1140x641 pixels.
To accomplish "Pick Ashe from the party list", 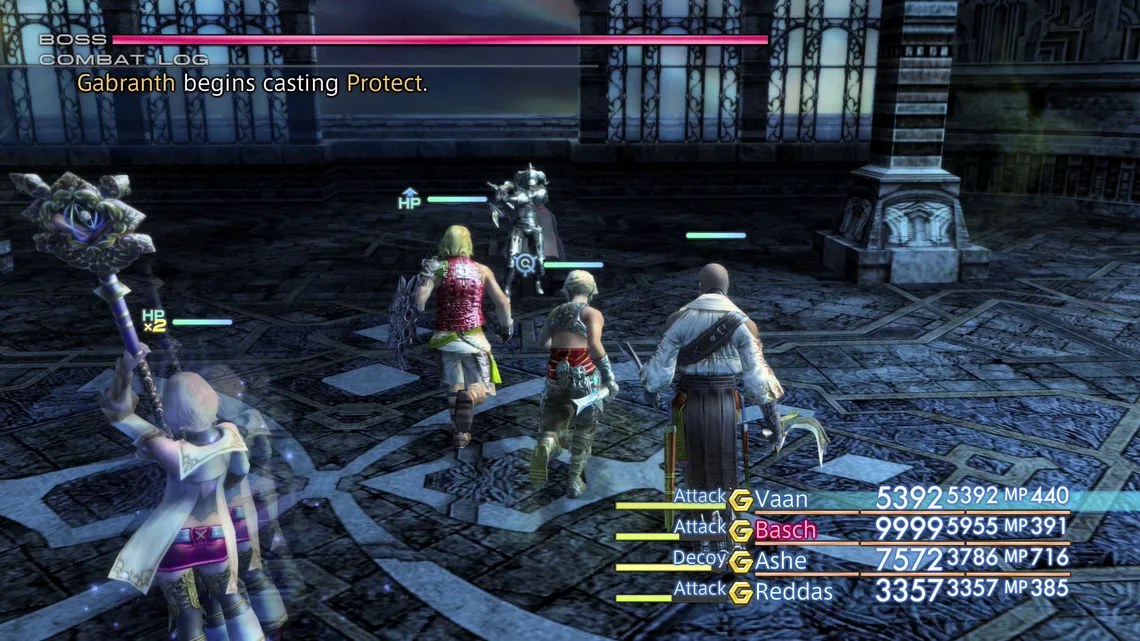I will point(781,561).
